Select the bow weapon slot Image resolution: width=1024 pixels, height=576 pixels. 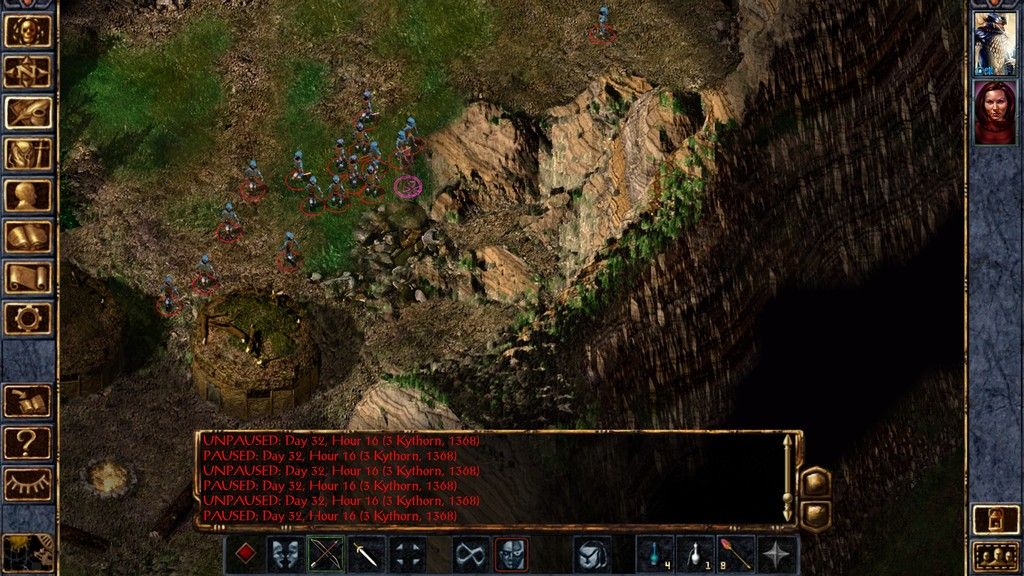coord(326,553)
